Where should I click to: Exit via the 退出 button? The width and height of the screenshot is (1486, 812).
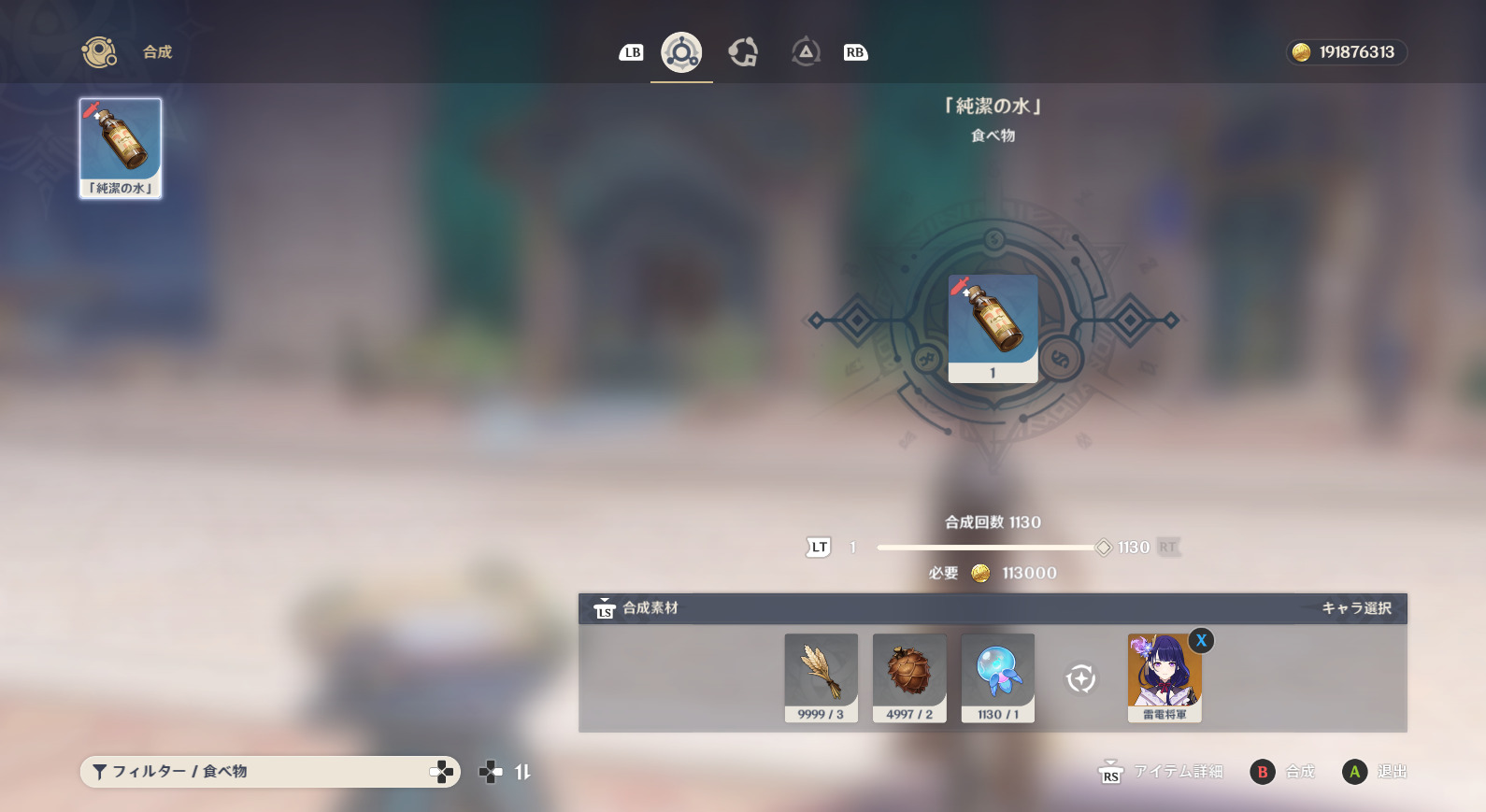1376,772
